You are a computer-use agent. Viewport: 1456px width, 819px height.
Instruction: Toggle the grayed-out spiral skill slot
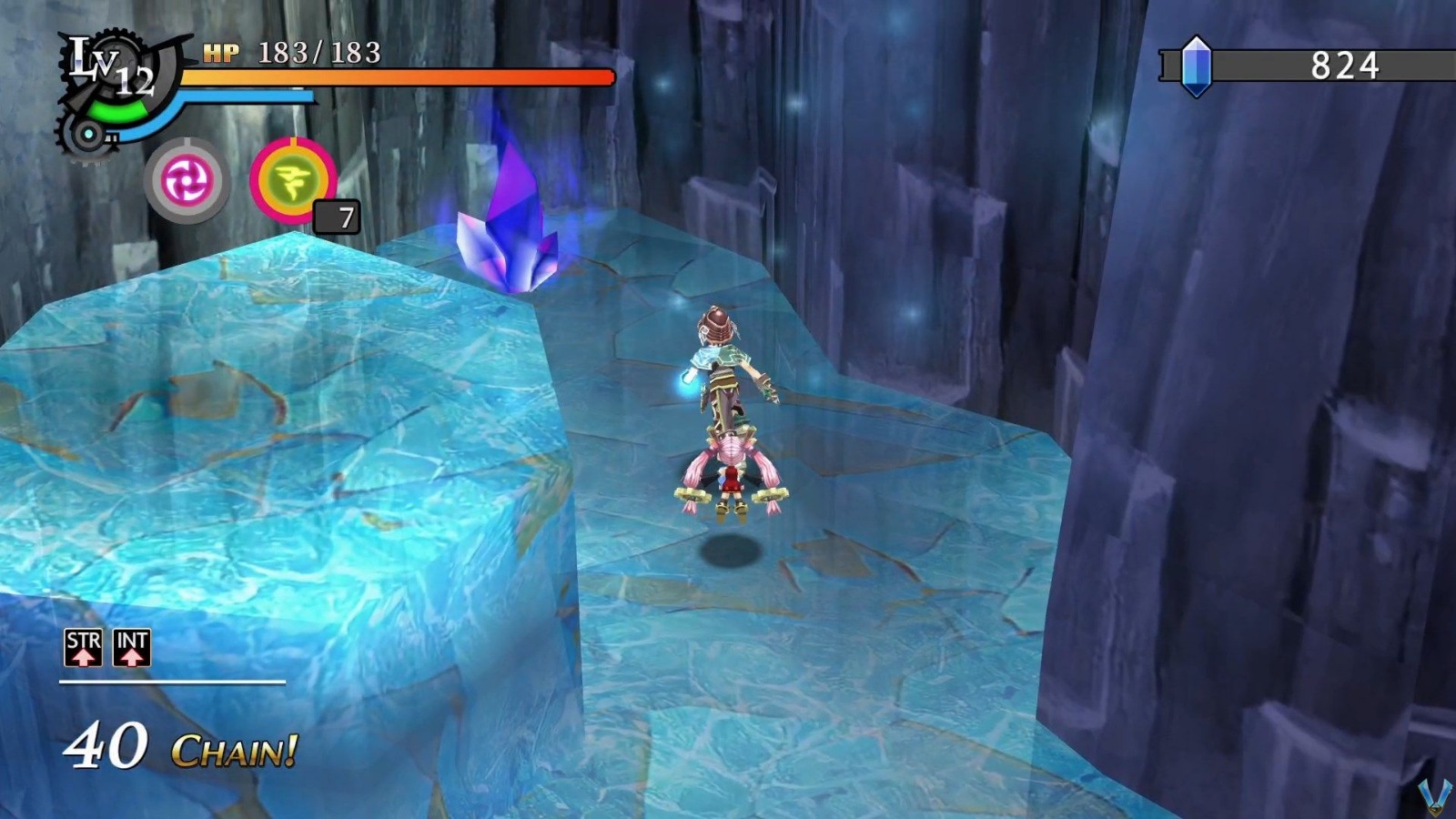(186, 178)
